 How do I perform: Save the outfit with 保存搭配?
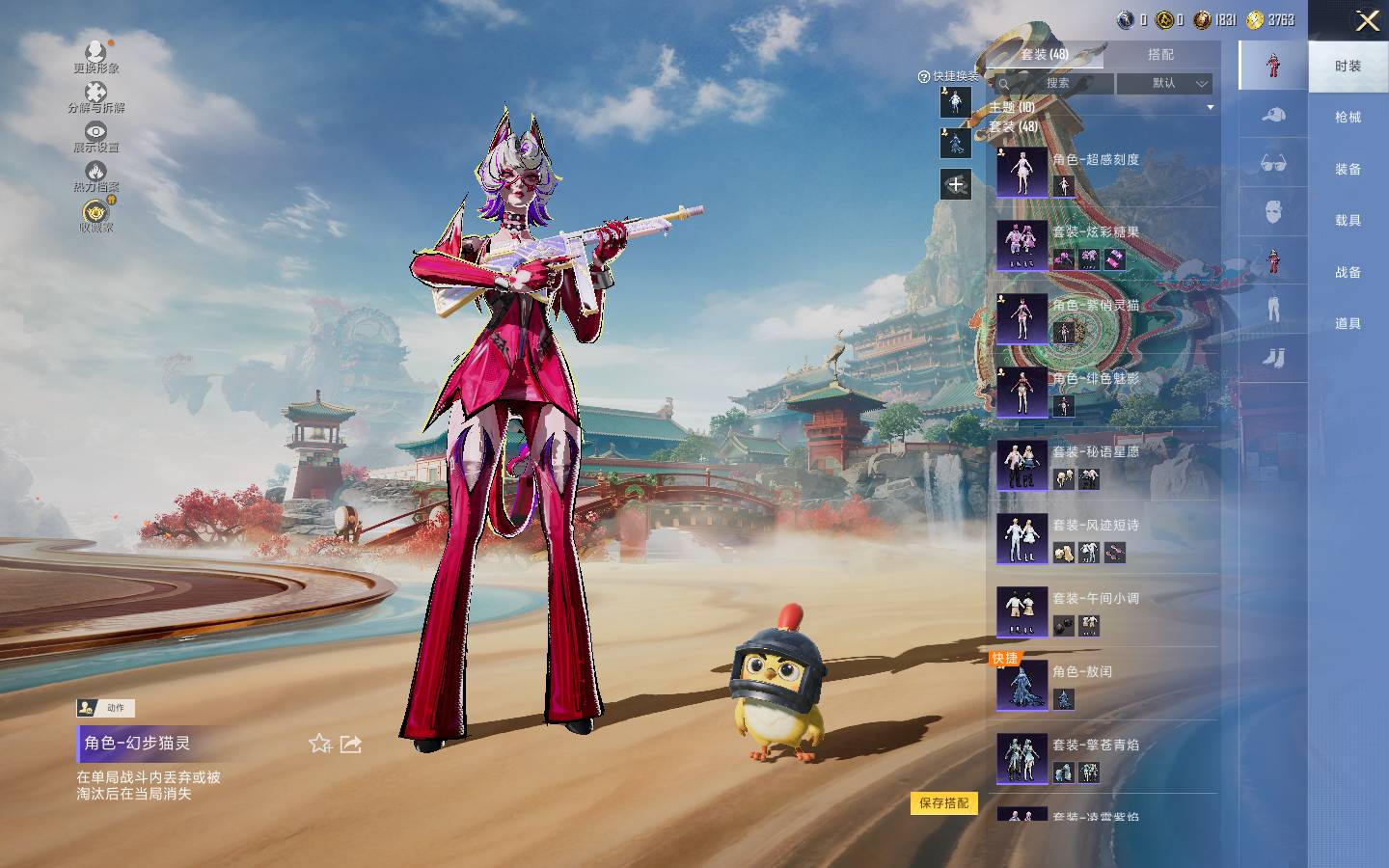coord(943,803)
